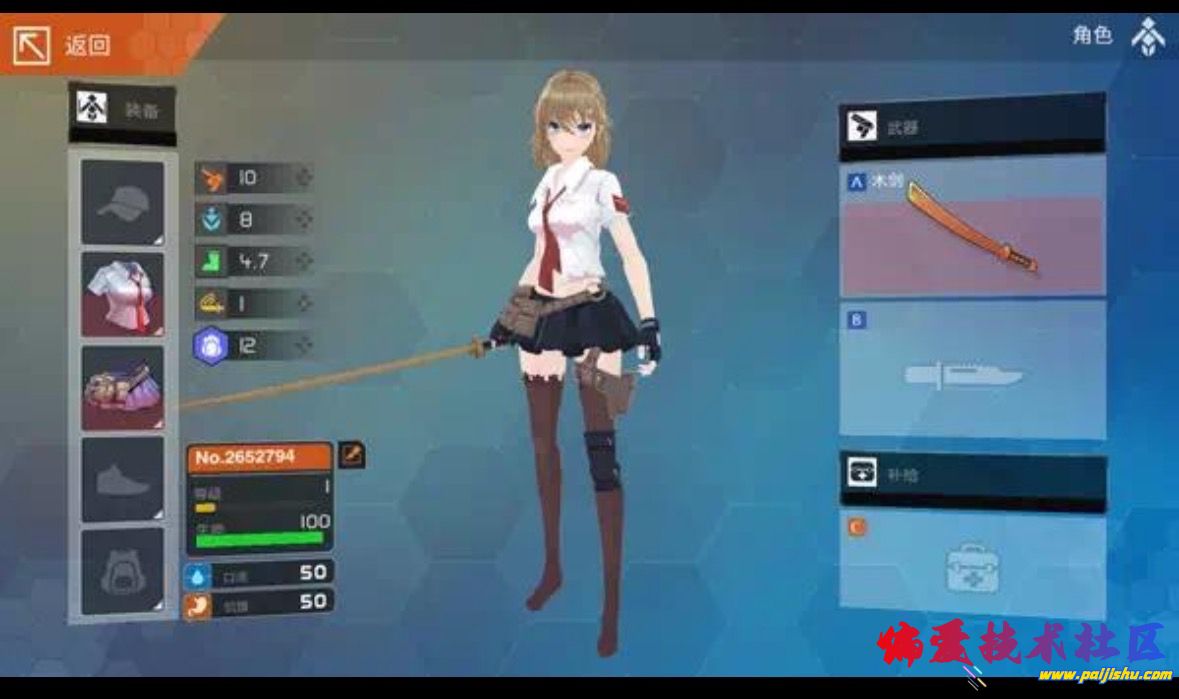Choose the skirt equipment slot
Viewport: 1179px width, 699px height.
tap(122, 387)
